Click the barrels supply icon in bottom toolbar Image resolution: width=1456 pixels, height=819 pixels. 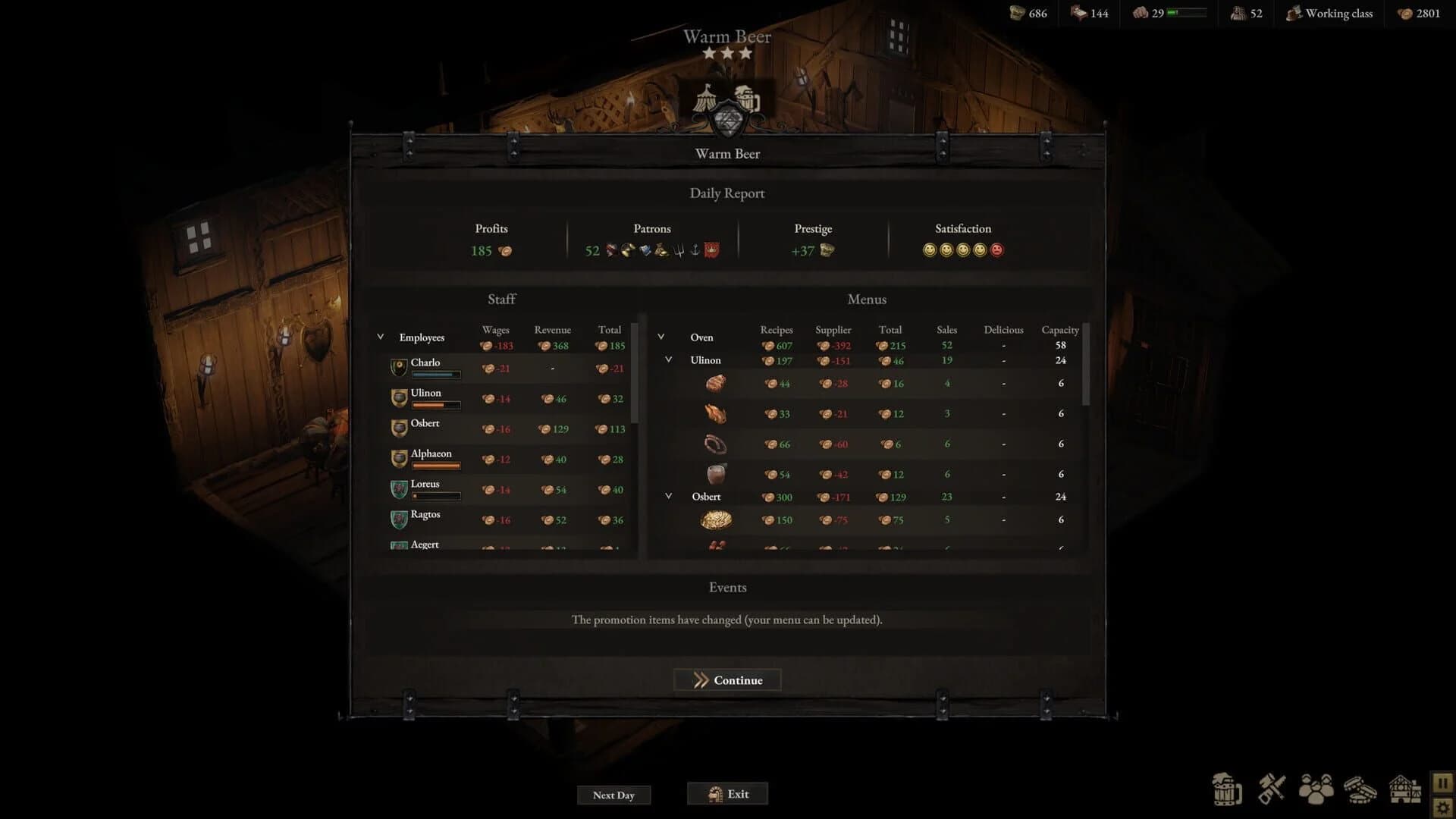click(x=1360, y=790)
